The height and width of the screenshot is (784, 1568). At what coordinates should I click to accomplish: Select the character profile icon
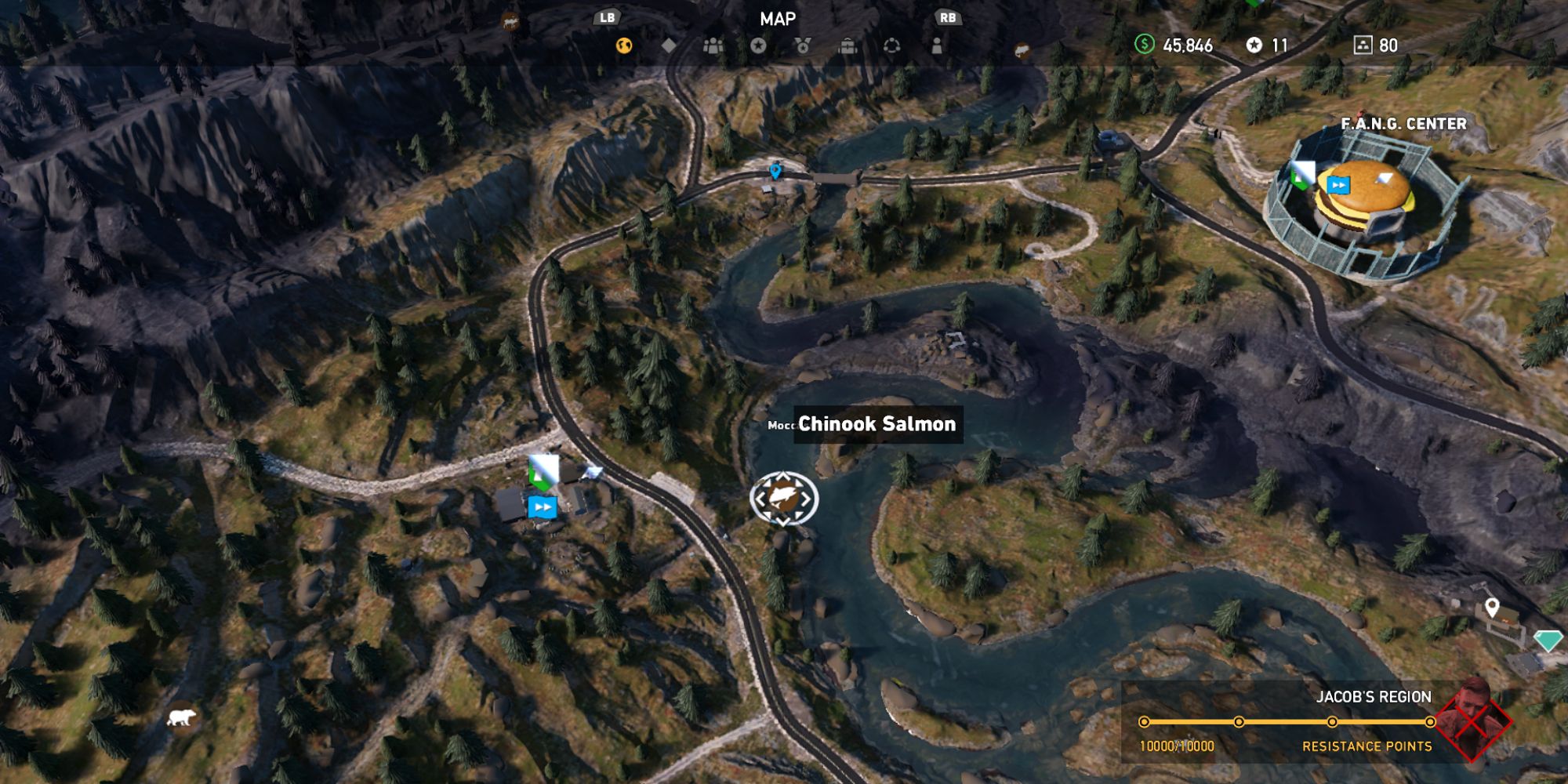(937, 45)
